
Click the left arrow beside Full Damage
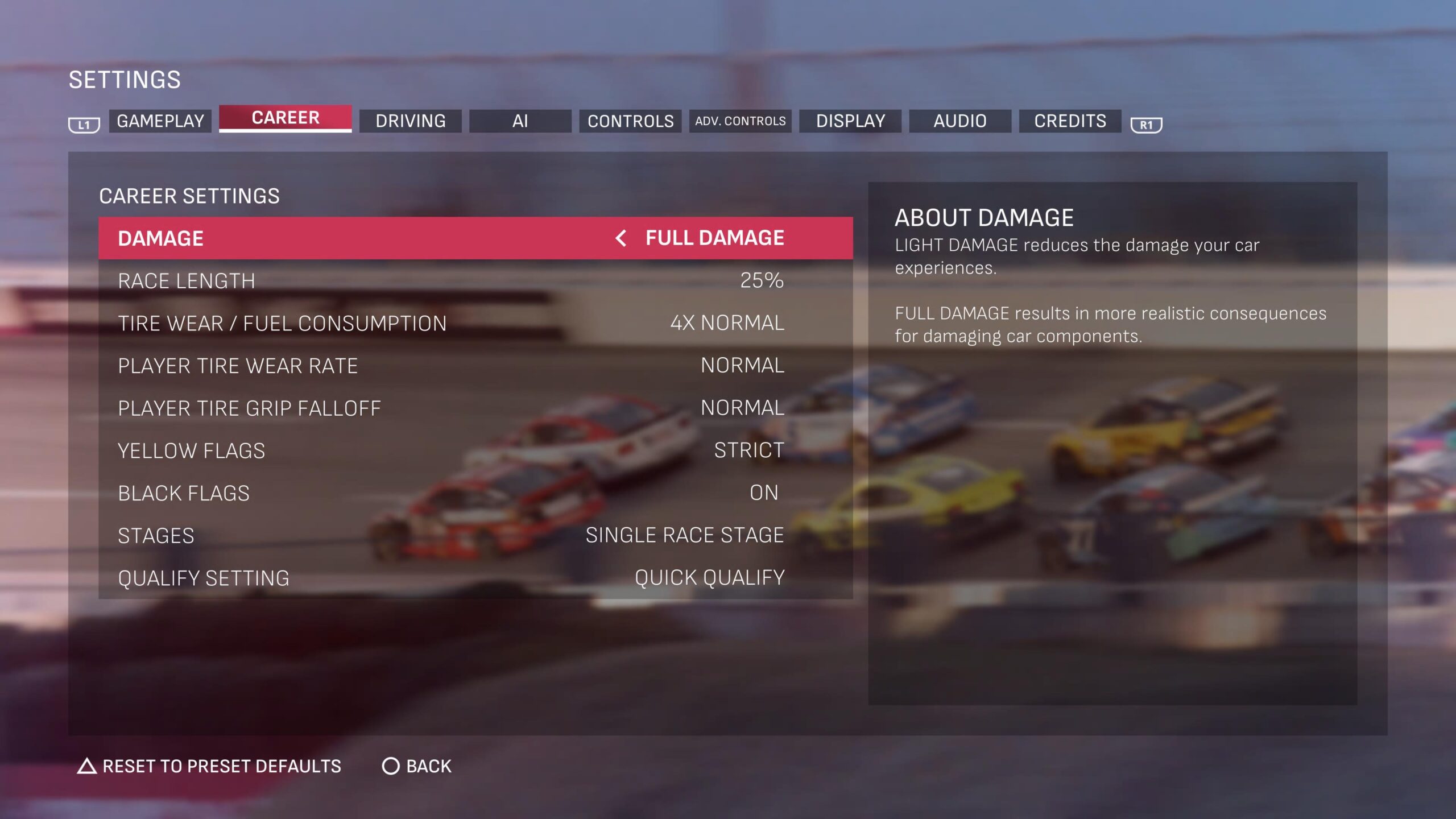[621, 238]
